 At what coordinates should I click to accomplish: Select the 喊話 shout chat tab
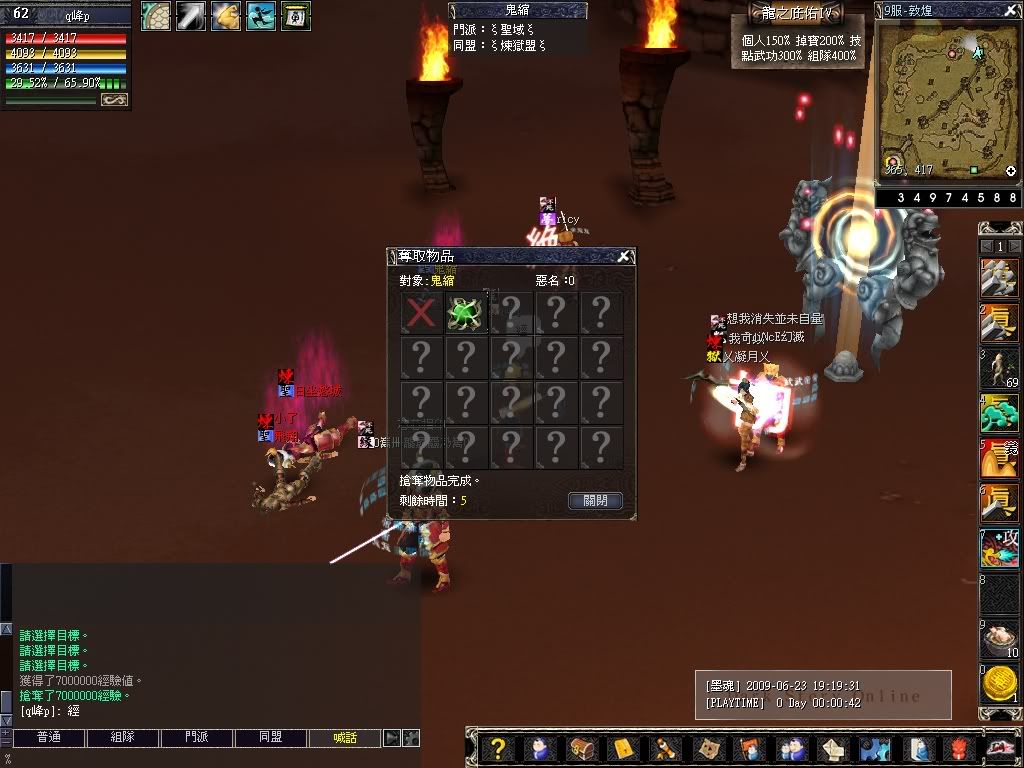(x=345, y=738)
